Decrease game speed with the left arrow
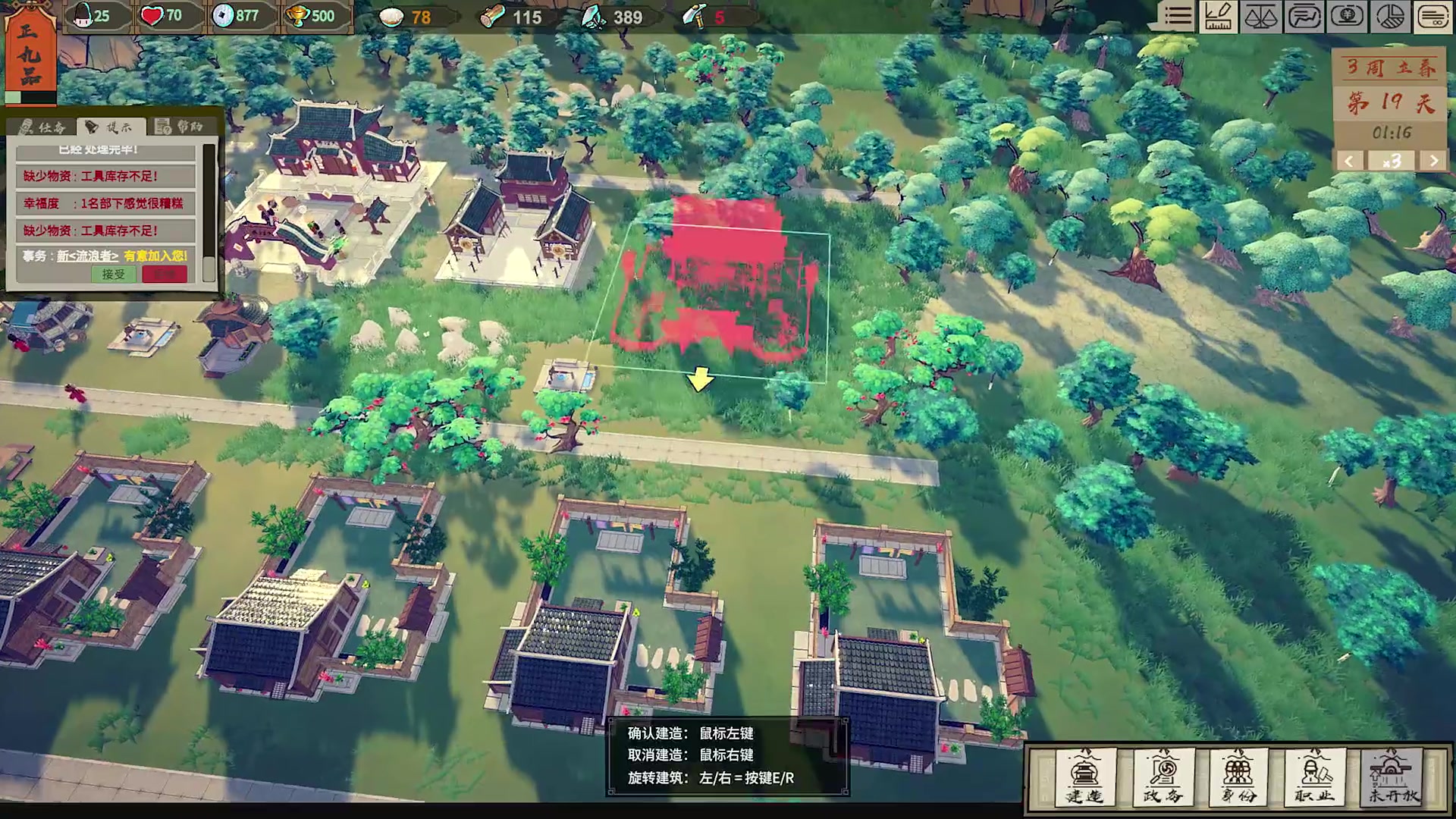Screen dimensions: 1456x819 click(x=1348, y=161)
